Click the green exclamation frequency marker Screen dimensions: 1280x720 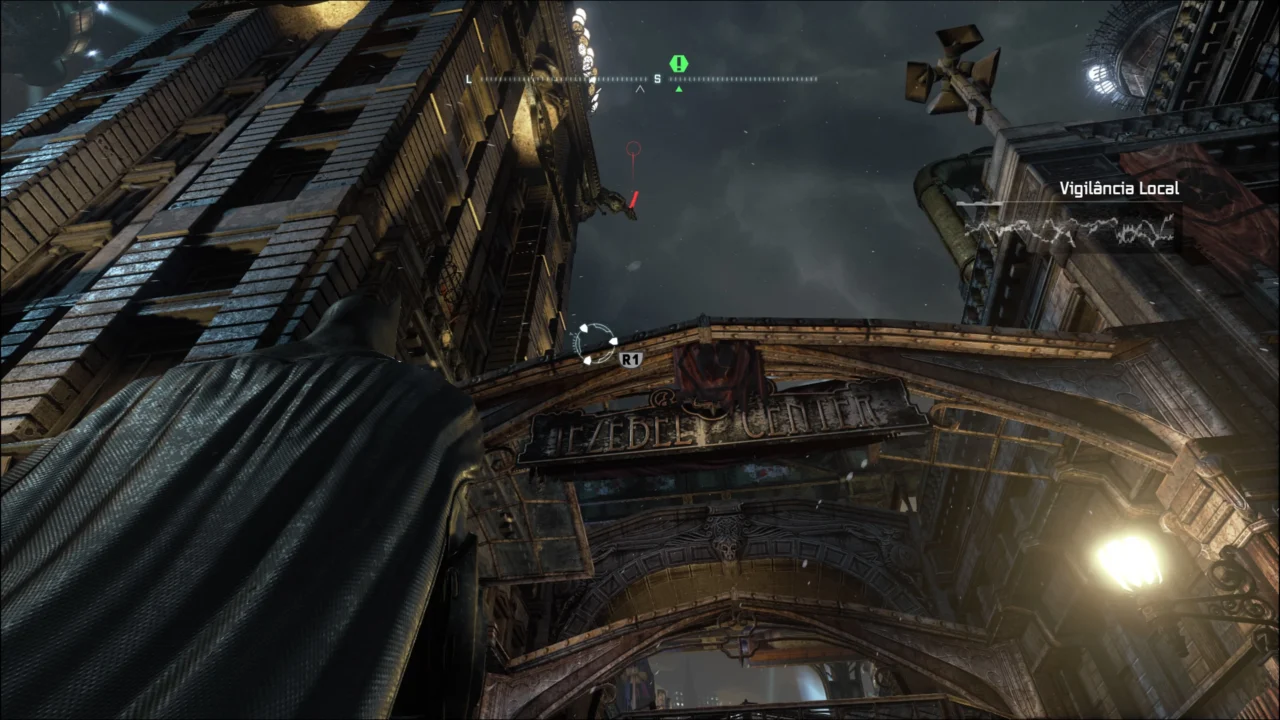[x=678, y=64]
